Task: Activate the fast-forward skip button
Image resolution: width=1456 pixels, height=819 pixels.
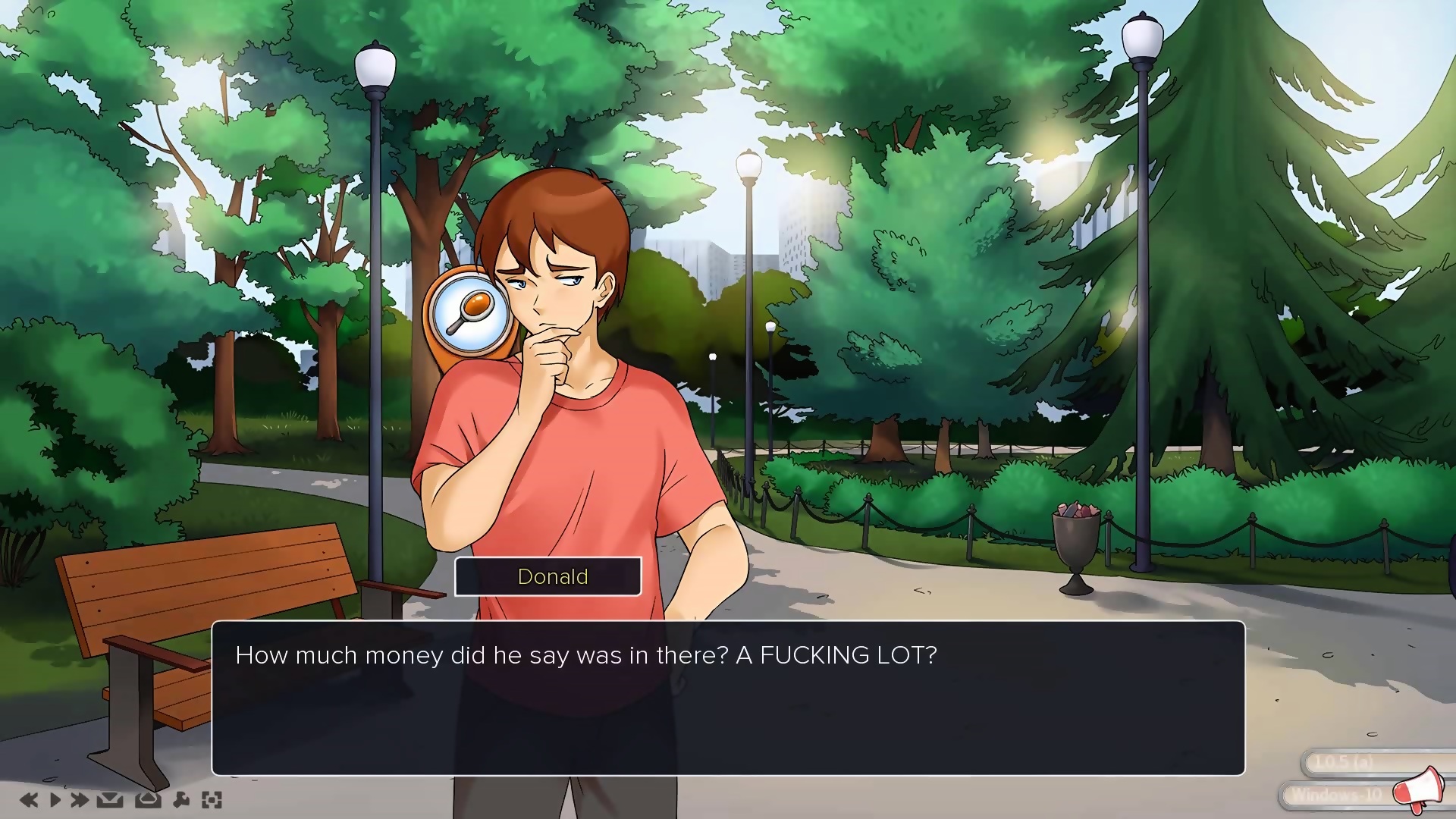Action: coord(80,799)
